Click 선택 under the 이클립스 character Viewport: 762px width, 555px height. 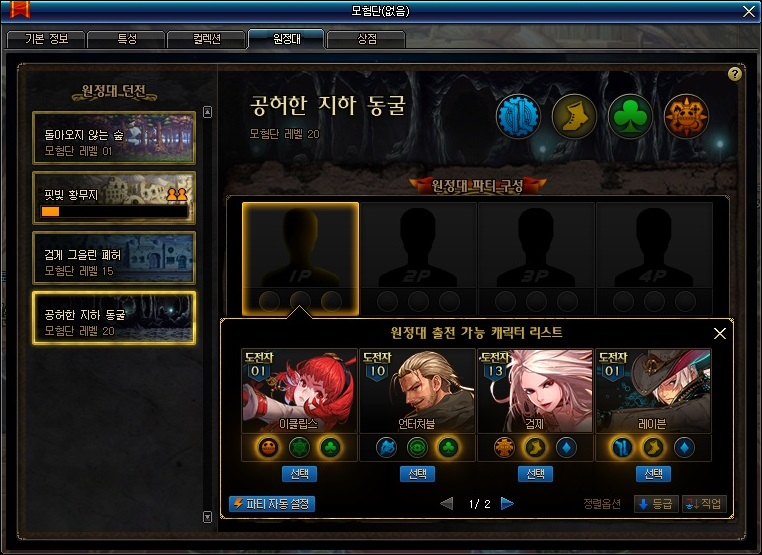point(299,474)
